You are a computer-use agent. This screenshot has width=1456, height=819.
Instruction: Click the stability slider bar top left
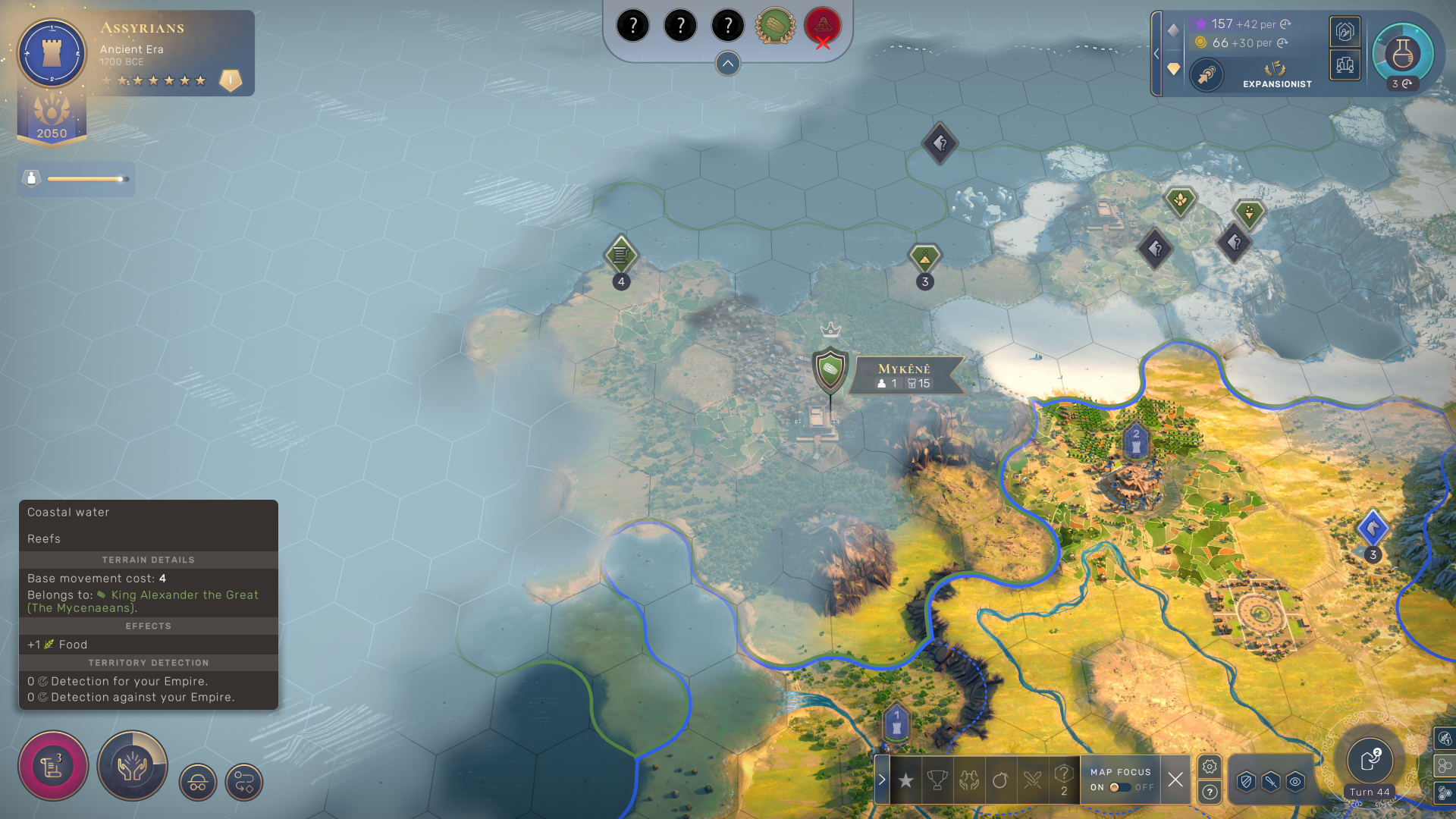tap(83, 179)
